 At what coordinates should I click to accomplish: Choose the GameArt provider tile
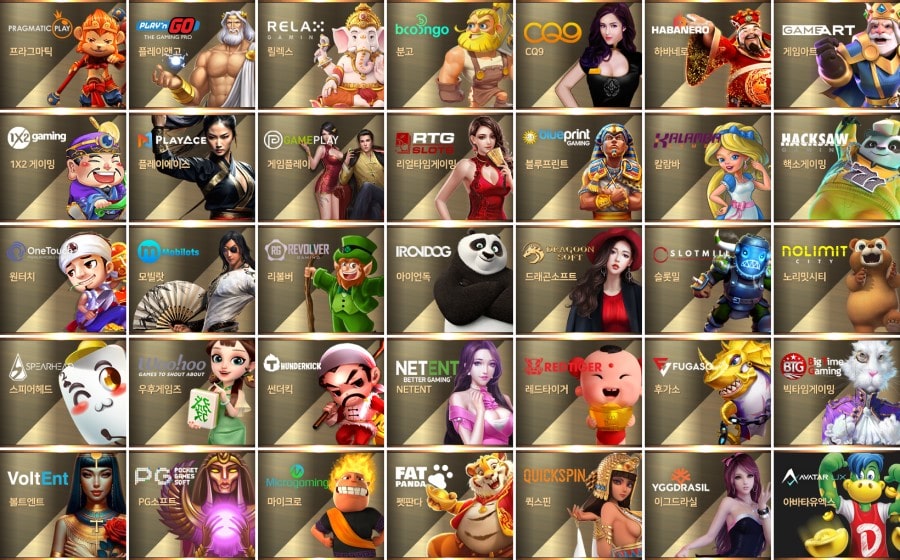[x=836, y=55]
